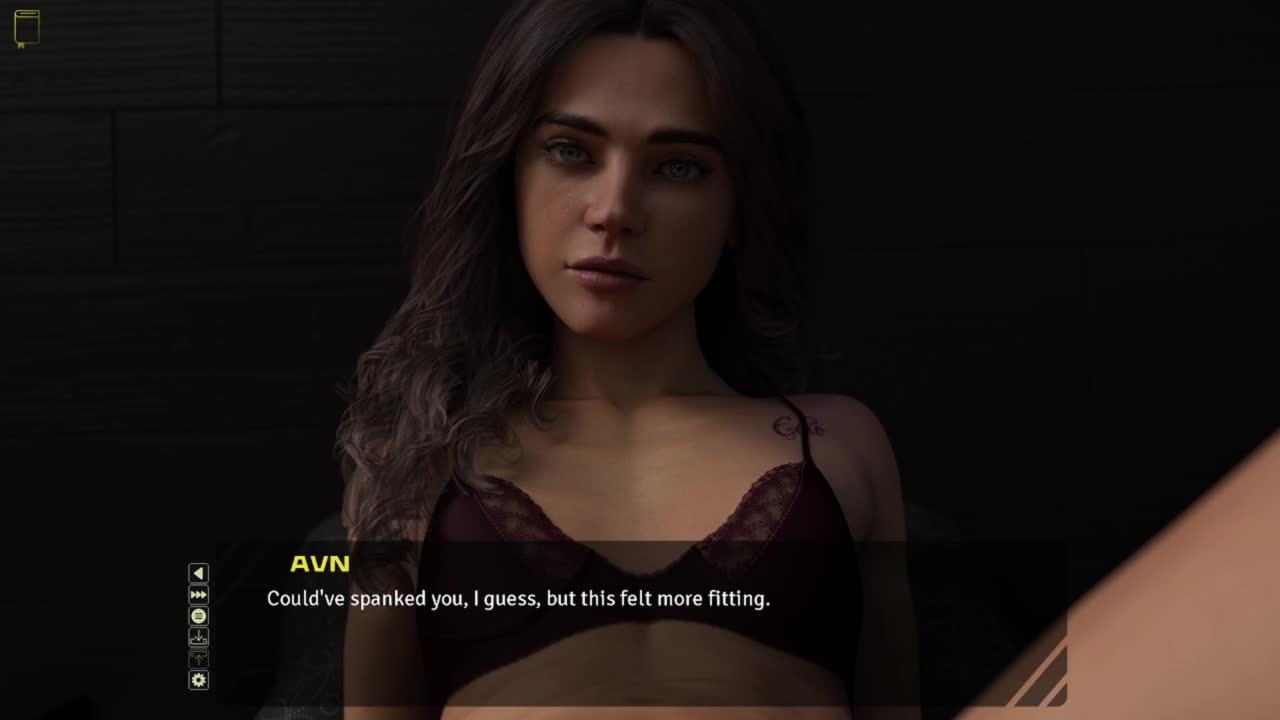Open settings with the gear icon
Screen dimensions: 1280x720
point(199,680)
